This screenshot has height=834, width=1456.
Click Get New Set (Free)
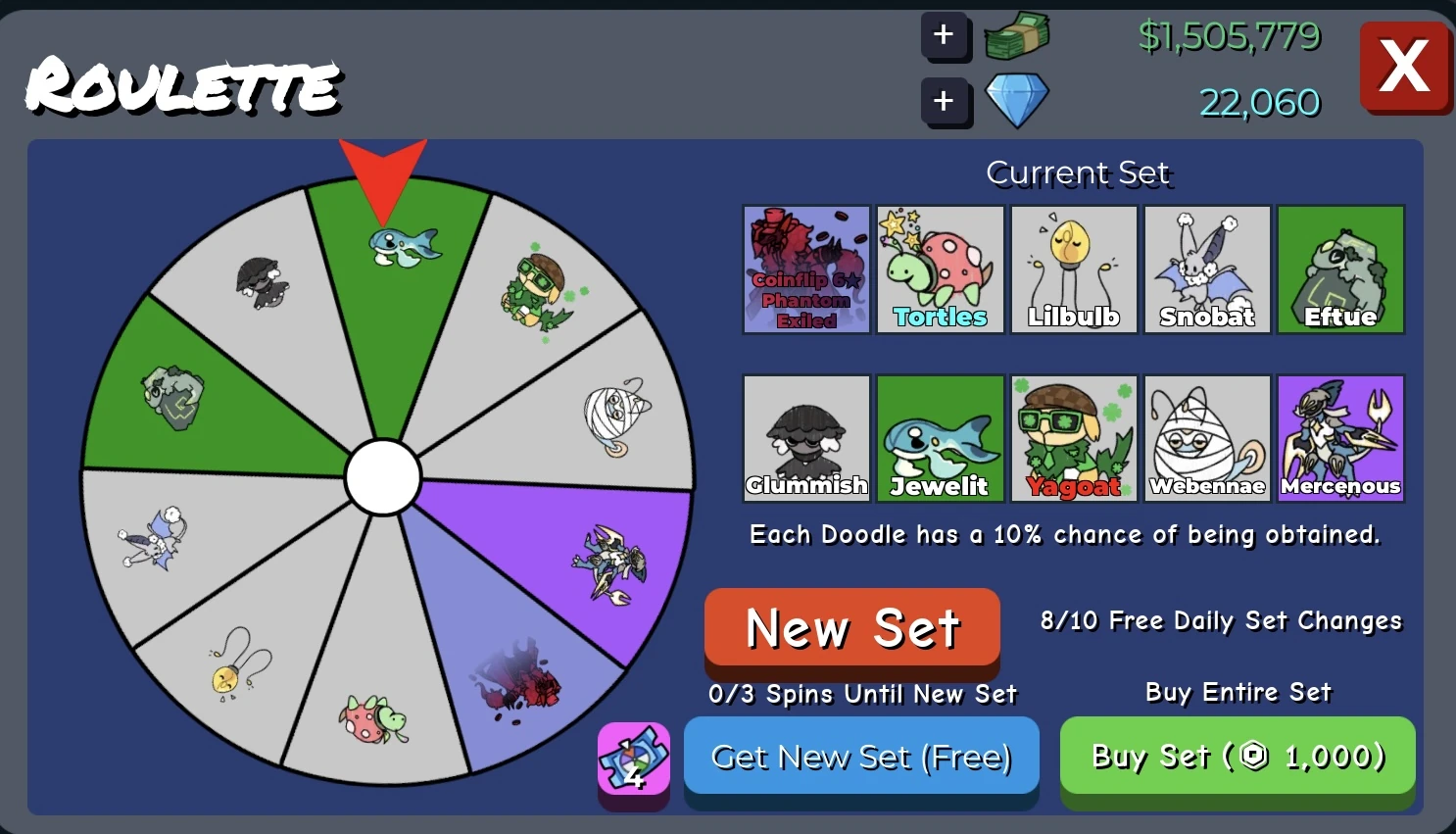click(x=861, y=757)
